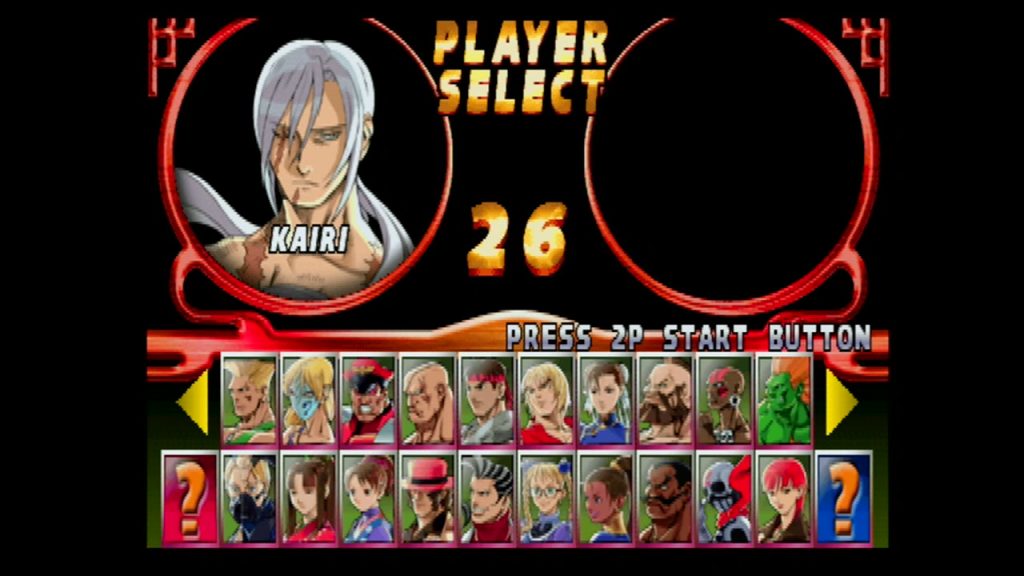The width and height of the screenshot is (1024, 576).
Task: Pick the green Blanka portrait
Action: pyautogui.click(x=784, y=400)
